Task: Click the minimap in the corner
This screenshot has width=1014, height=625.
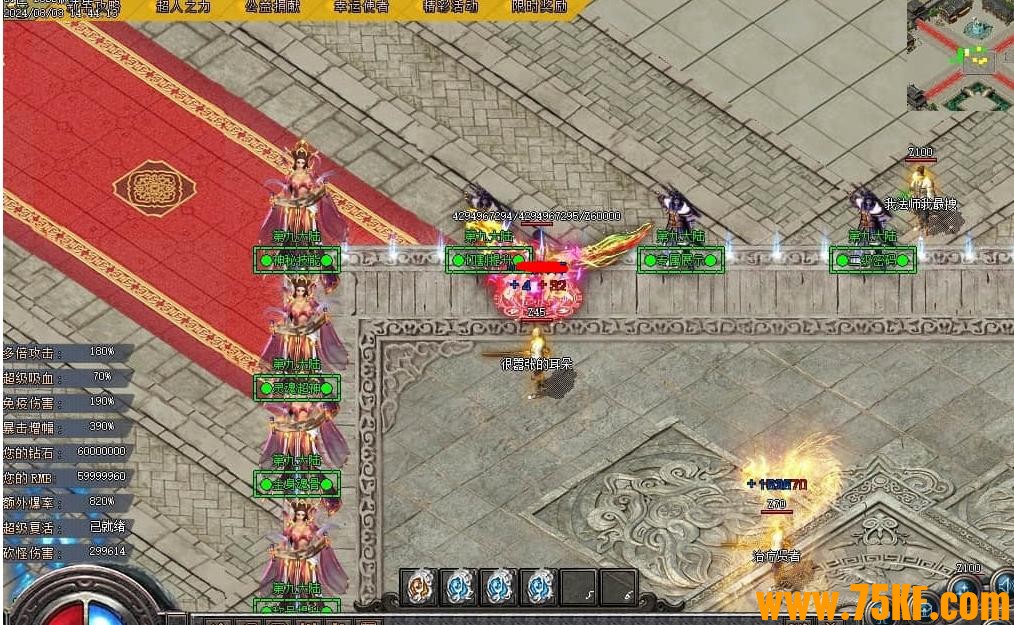Action: 960,55
